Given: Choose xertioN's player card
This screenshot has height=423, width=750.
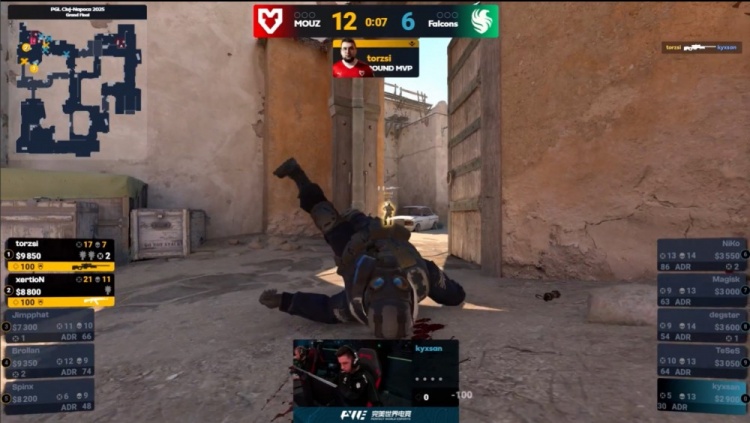Looking at the screenshot, I should pyautogui.click(x=60, y=290).
